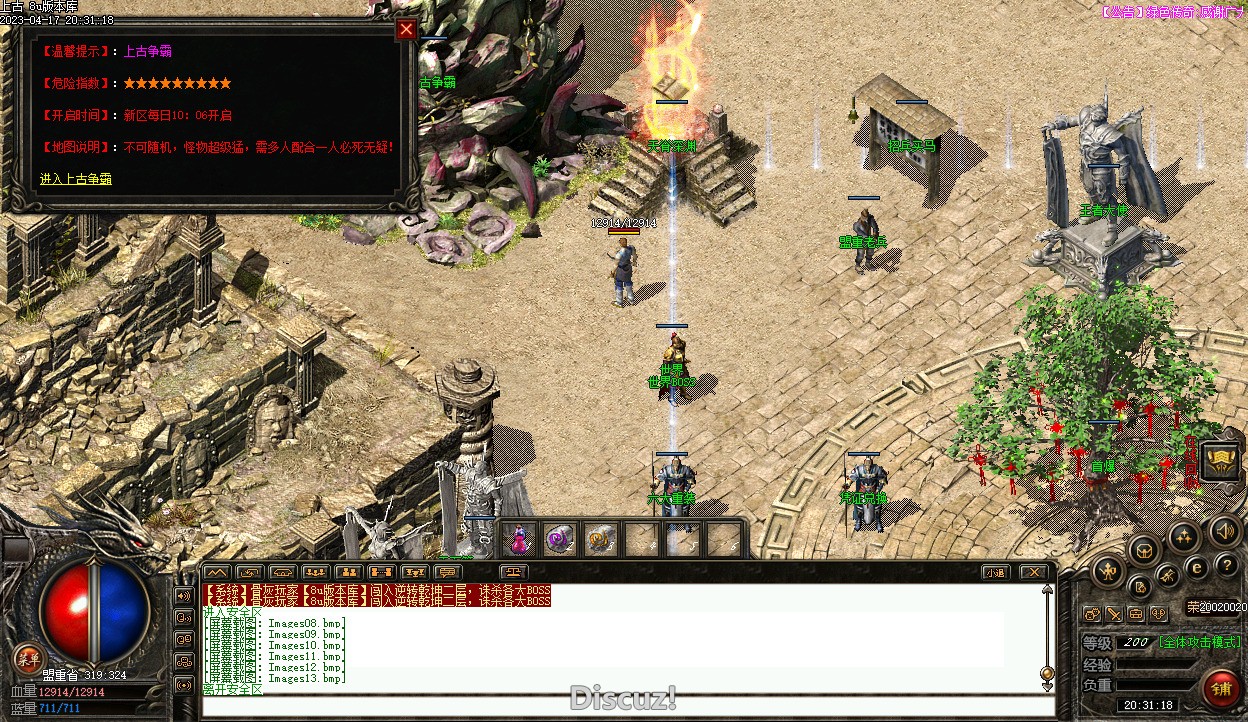
Task: Click the round 'e' icon button
Action: tap(1197, 567)
